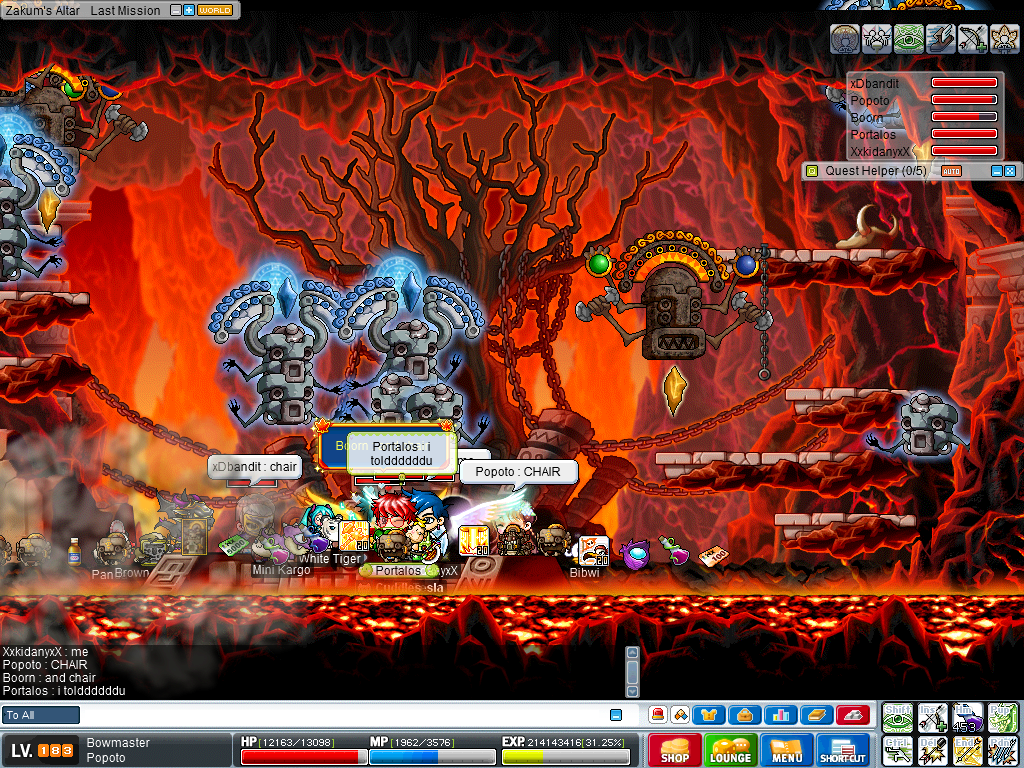This screenshot has height=768, width=1024.
Task: Click the Shortcut button
Action: [843, 750]
